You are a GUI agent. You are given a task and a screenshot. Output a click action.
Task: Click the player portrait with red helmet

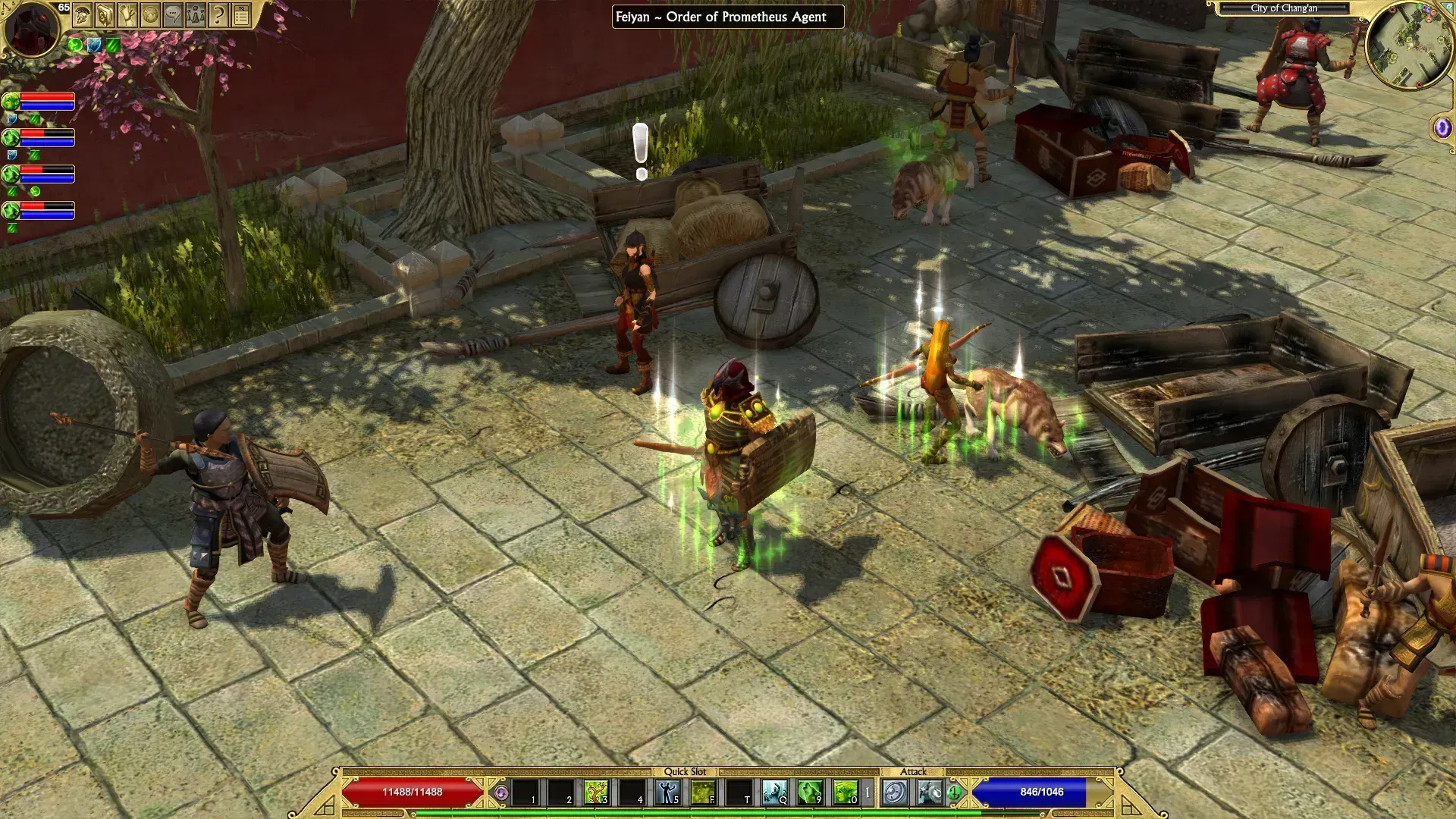[x=32, y=29]
